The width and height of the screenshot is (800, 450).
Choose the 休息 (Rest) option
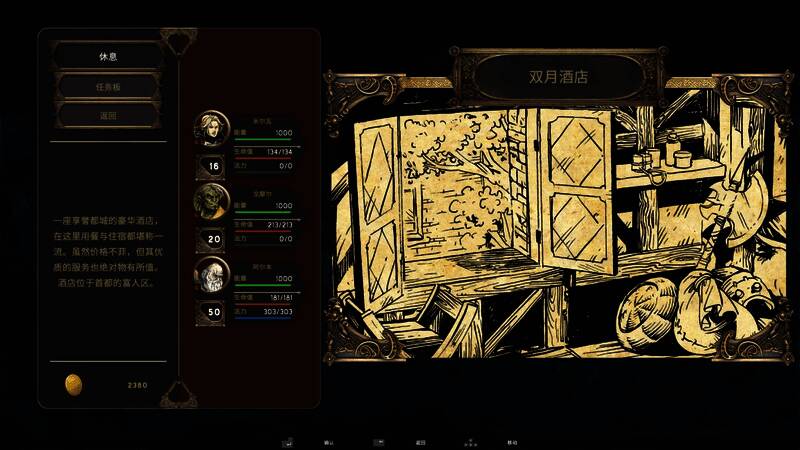(107, 55)
